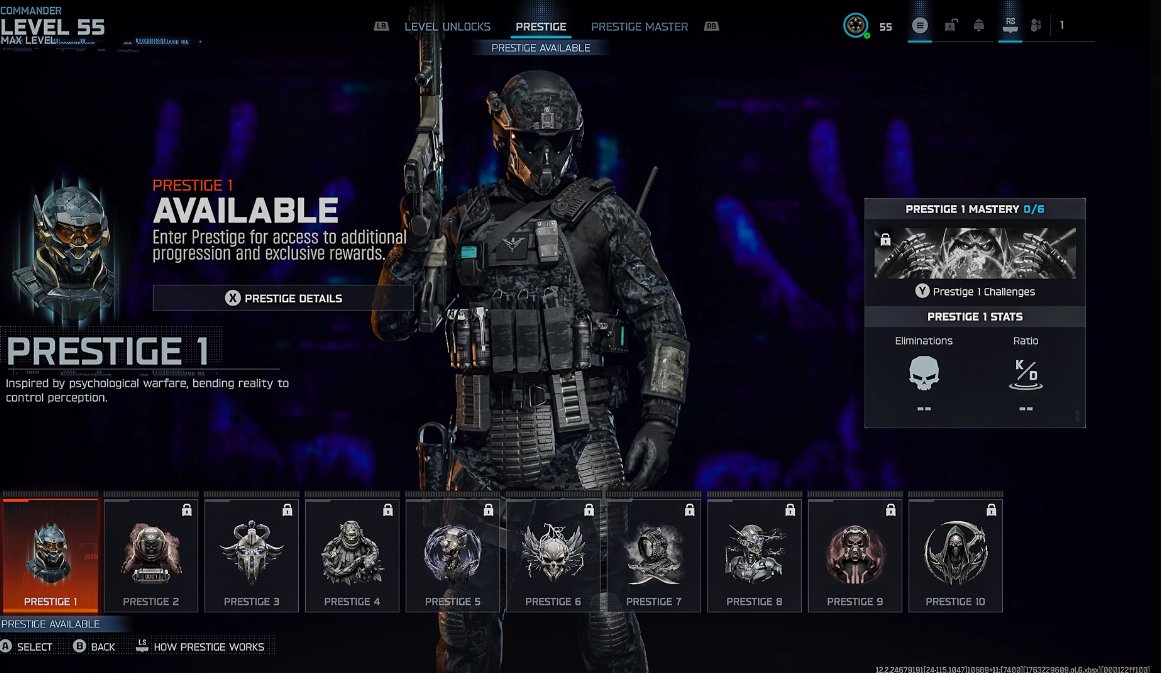Screen dimensions: 1161x673
Task: Pick the Prestige 4 emblem tile
Action: click(x=352, y=555)
